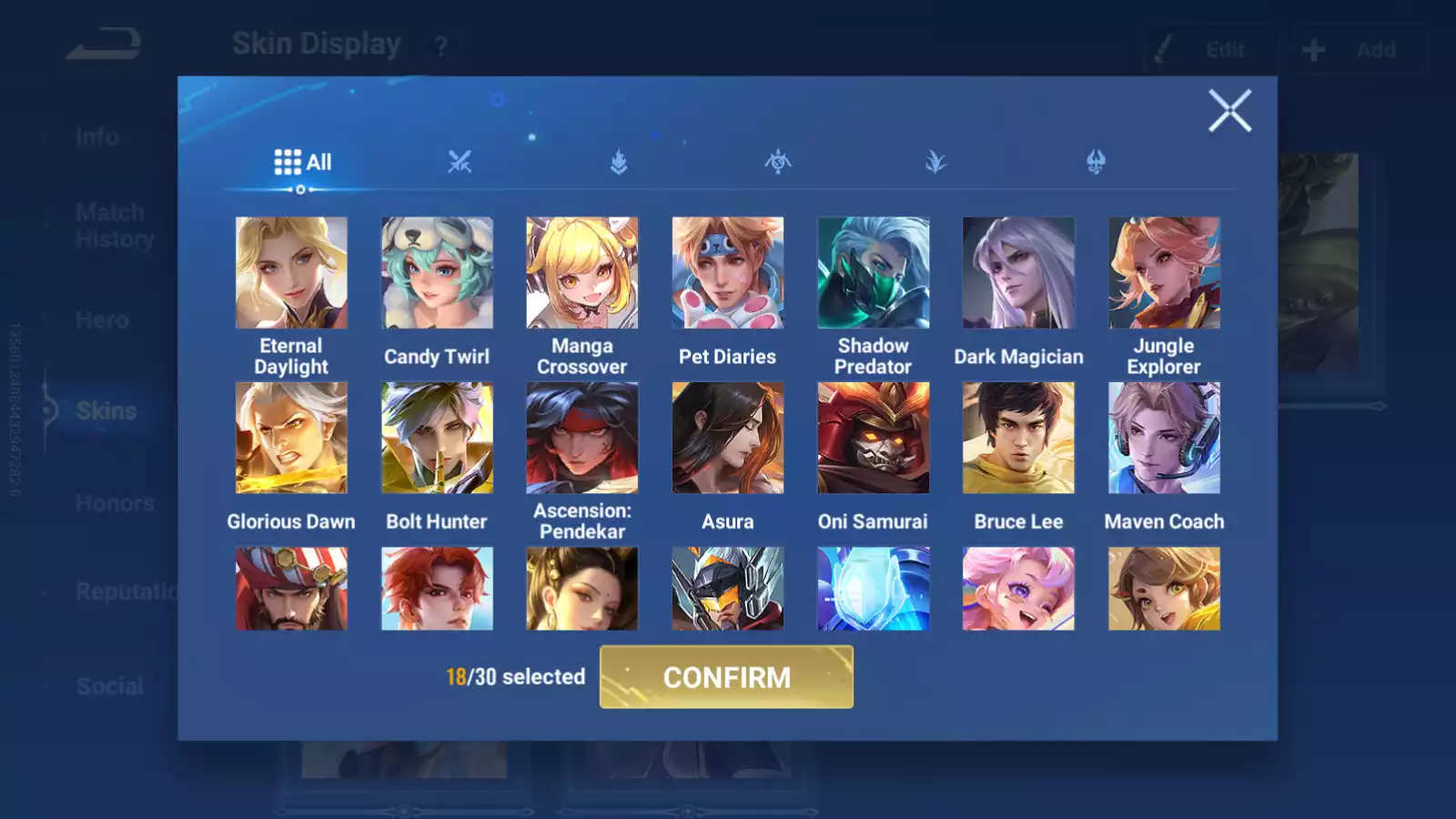The height and width of the screenshot is (819, 1456).
Task: Pick the Manga Crossover skin
Action: point(582,273)
